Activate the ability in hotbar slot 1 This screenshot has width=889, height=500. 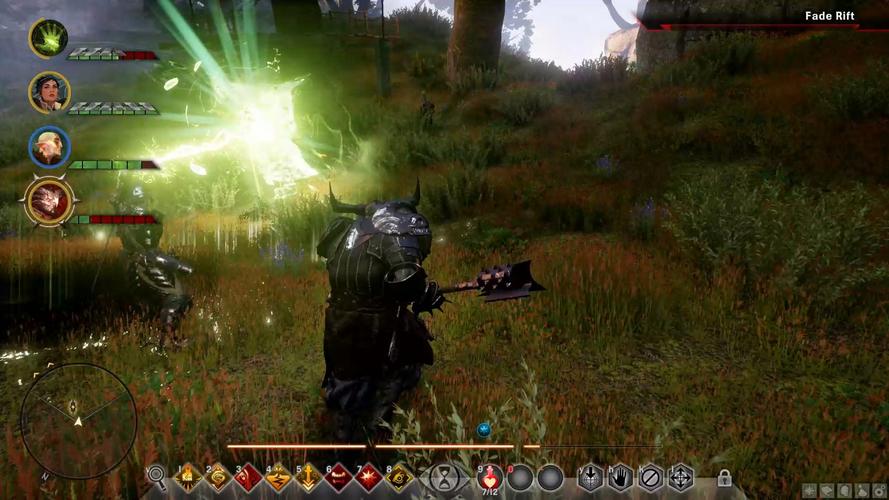coord(189,477)
